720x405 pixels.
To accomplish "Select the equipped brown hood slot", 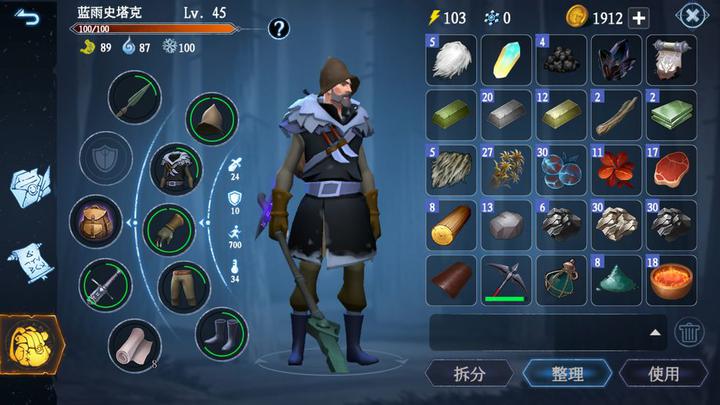I will click(211, 119).
